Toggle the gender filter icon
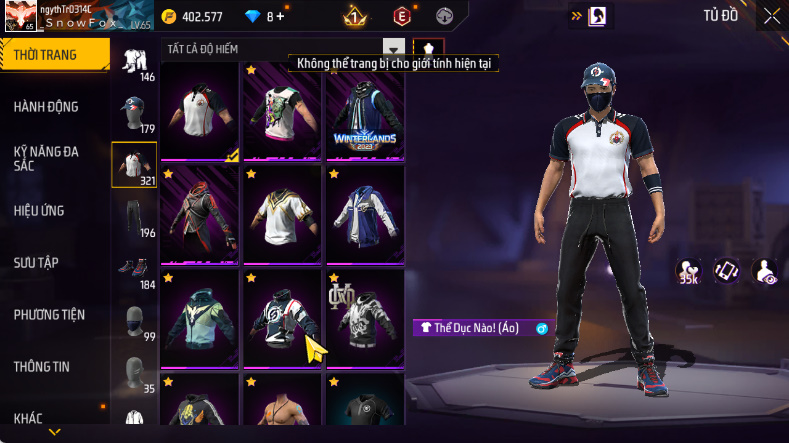This screenshot has width=789, height=443. pos(428,49)
